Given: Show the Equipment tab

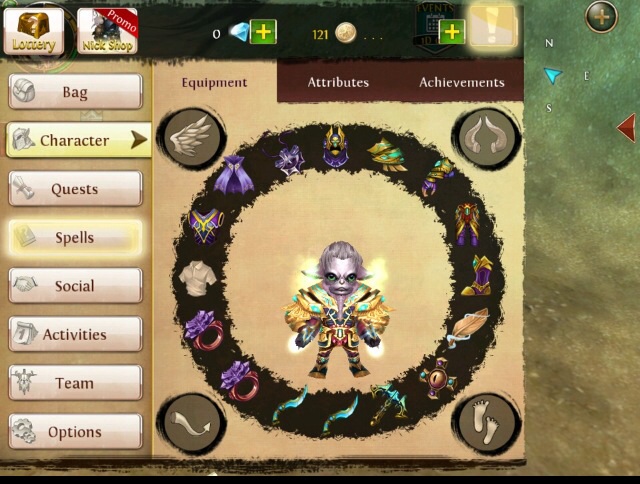Looking at the screenshot, I should 215,82.
